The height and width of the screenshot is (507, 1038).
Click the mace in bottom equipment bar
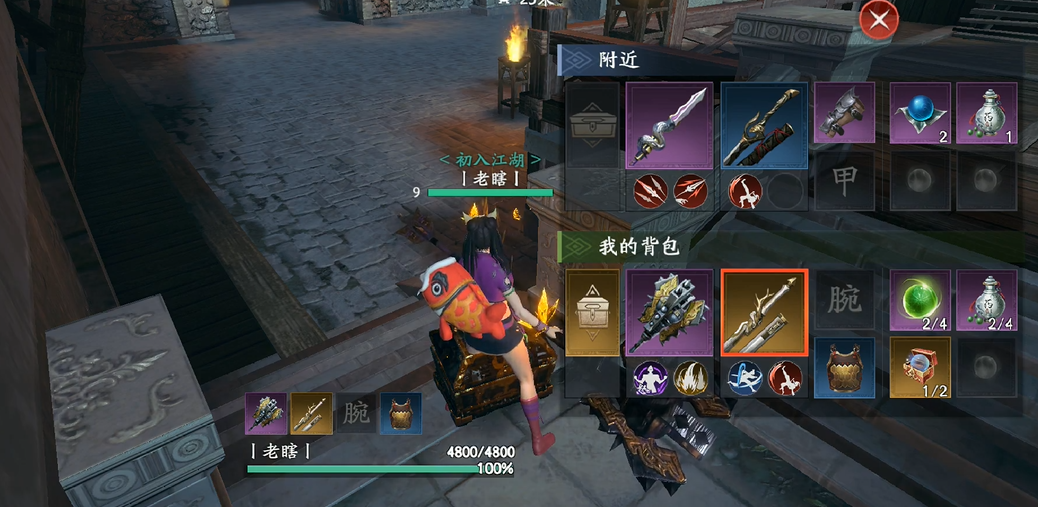pos(265,413)
